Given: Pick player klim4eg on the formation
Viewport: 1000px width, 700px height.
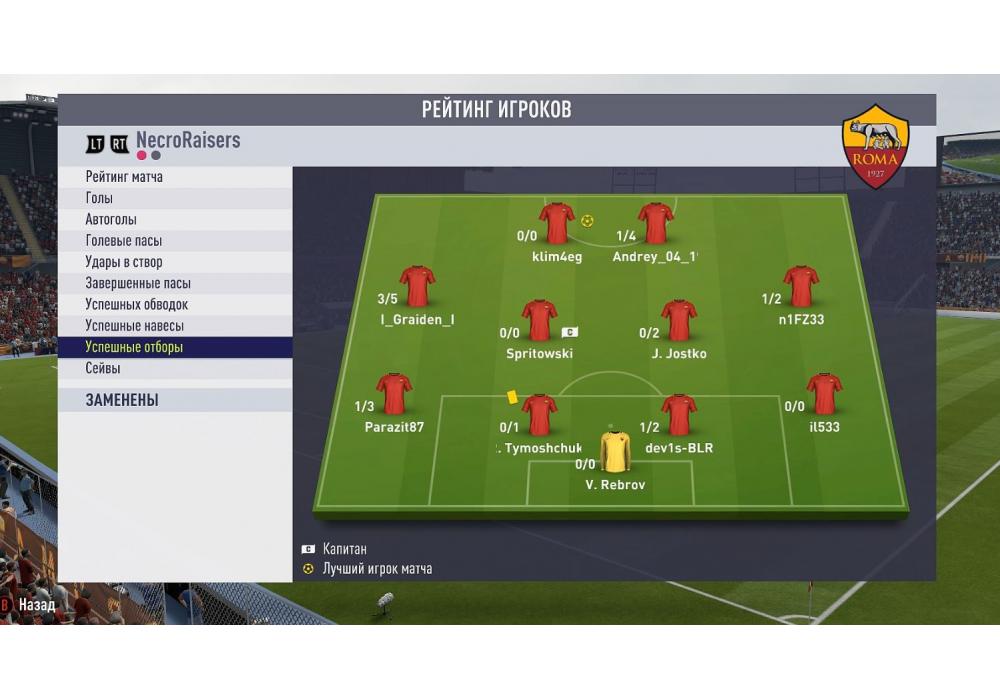Looking at the screenshot, I should click(x=557, y=223).
